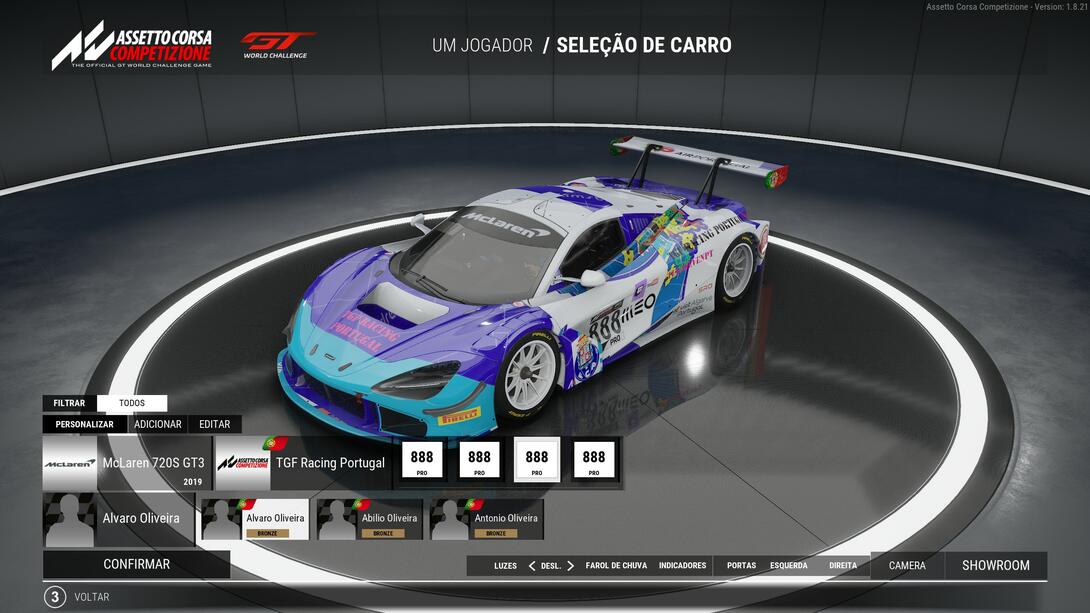Image resolution: width=1090 pixels, height=613 pixels.
Task: Choose the Alvaro Oliveira bronze driver card
Action: click(x=255, y=520)
